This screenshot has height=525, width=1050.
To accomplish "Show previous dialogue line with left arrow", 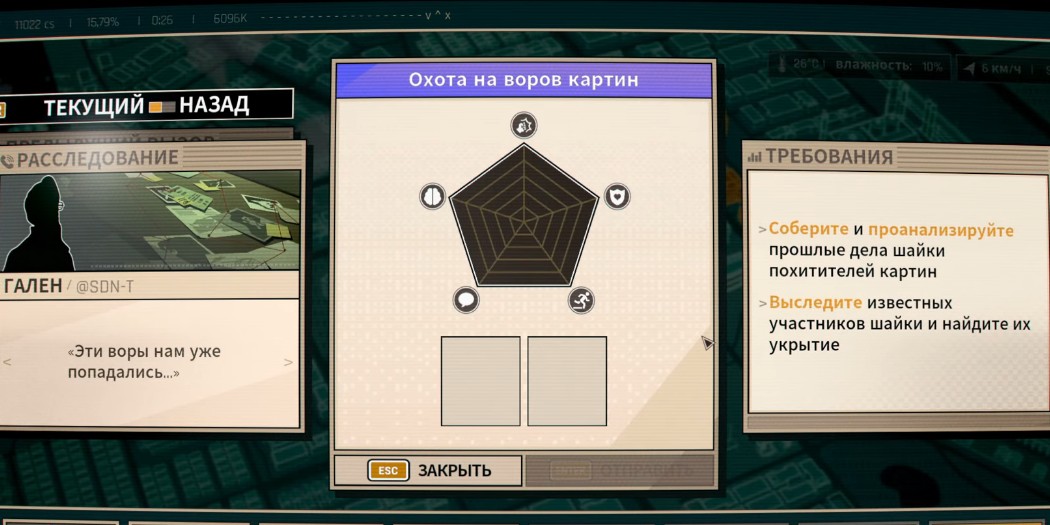I will pos(8,362).
